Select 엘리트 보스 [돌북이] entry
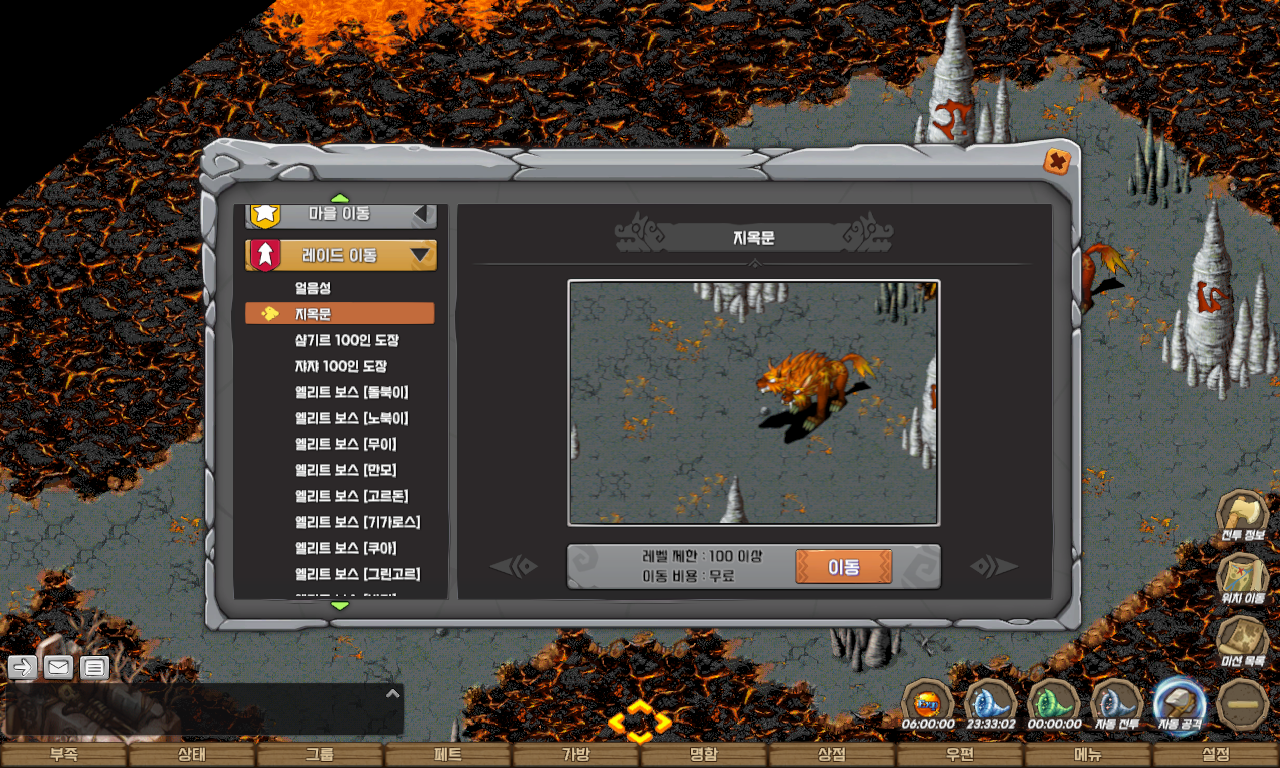Viewport: 1280px width, 768px height. coord(351,392)
